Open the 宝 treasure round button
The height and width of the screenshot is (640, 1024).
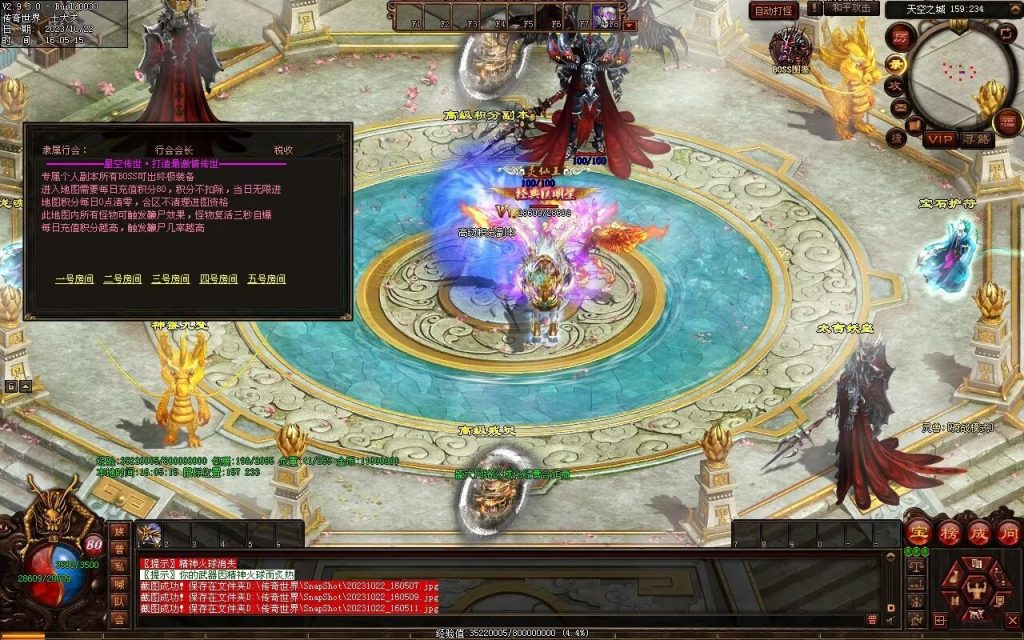(918, 531)
